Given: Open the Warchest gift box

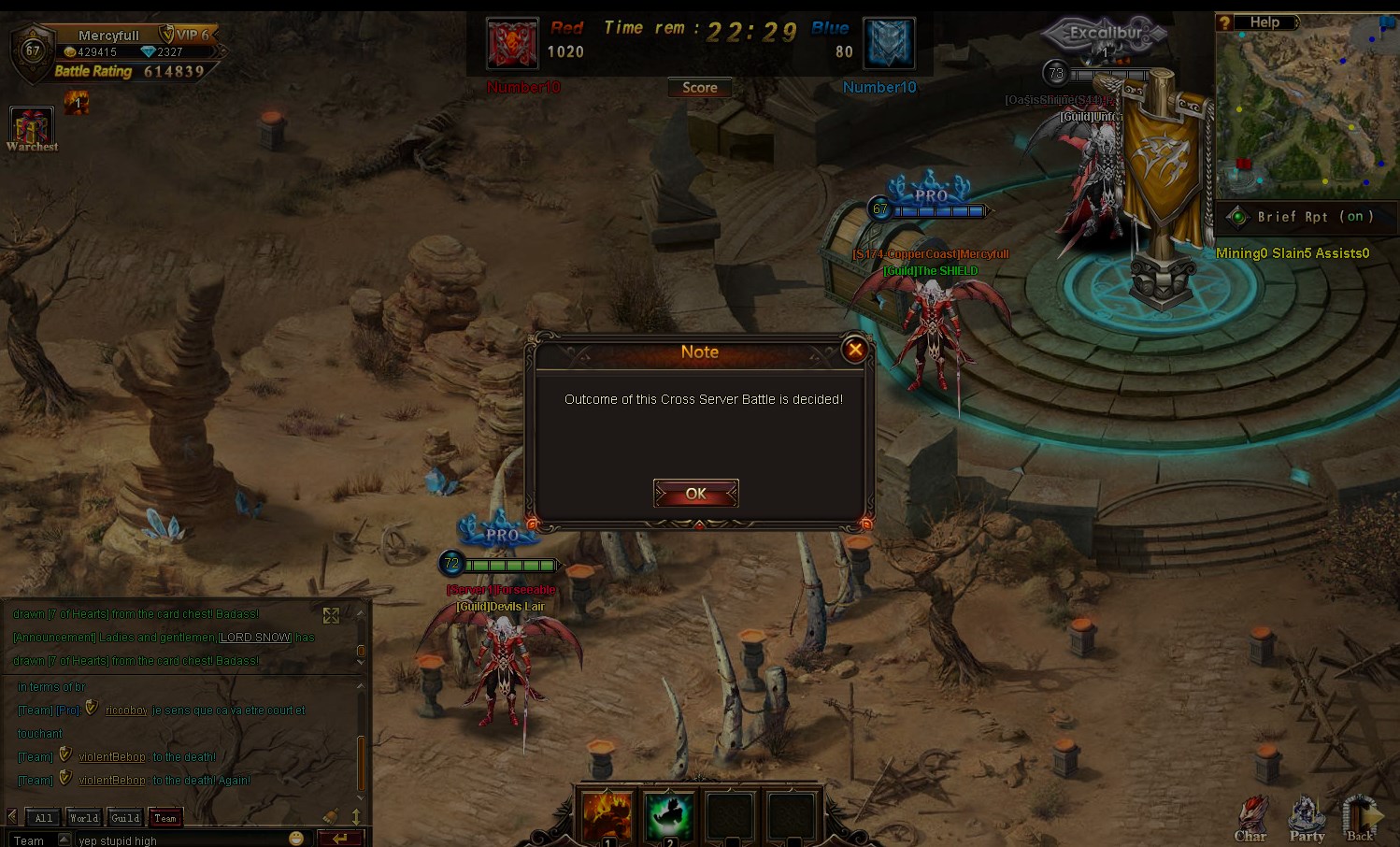Looking at the screenshot, I should pyautogui.click(x=31, y=126).
